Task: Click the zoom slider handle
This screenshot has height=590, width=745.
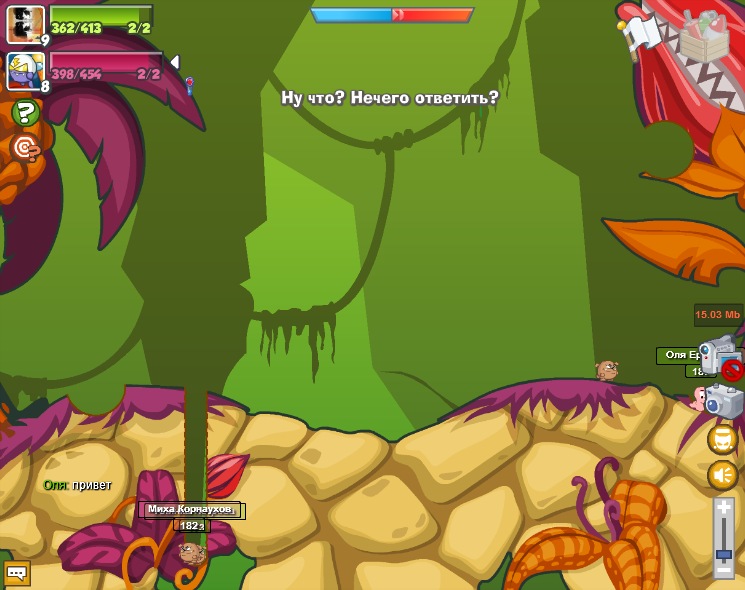Action: click(x=723, y=553)
